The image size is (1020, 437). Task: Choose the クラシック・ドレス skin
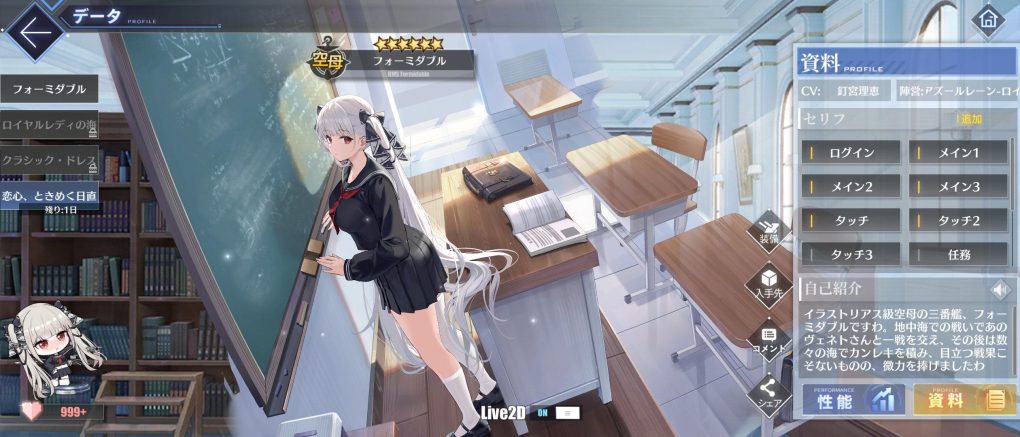49,159
